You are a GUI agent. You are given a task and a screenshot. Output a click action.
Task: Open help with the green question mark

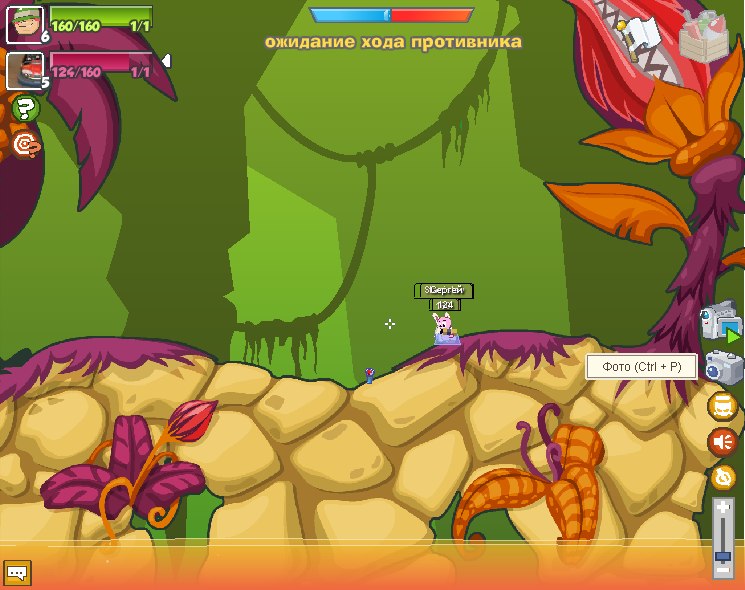pyautogui.click(x=26, y=108)
